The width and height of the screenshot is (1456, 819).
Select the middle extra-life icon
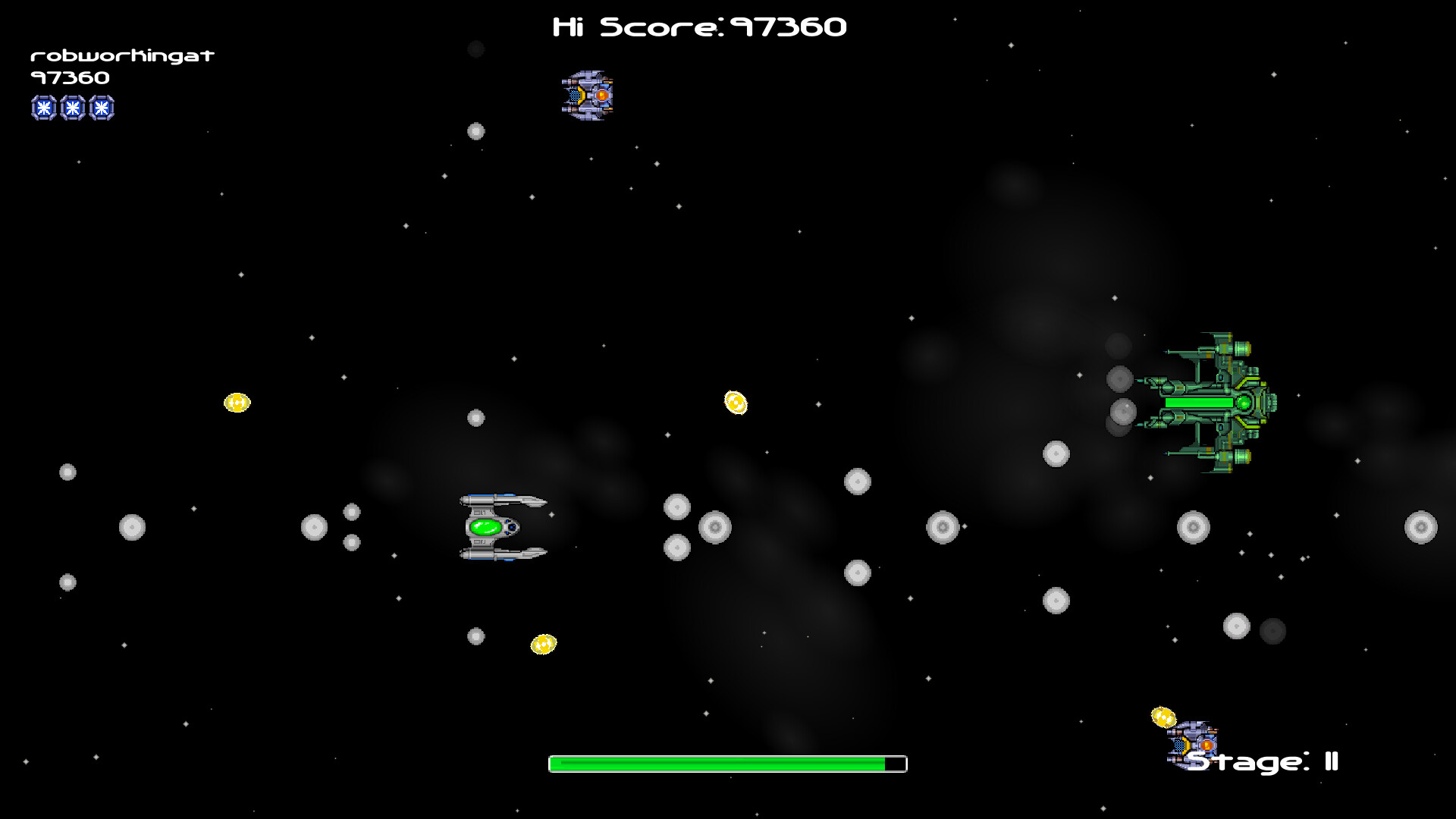tap(72, 108)
